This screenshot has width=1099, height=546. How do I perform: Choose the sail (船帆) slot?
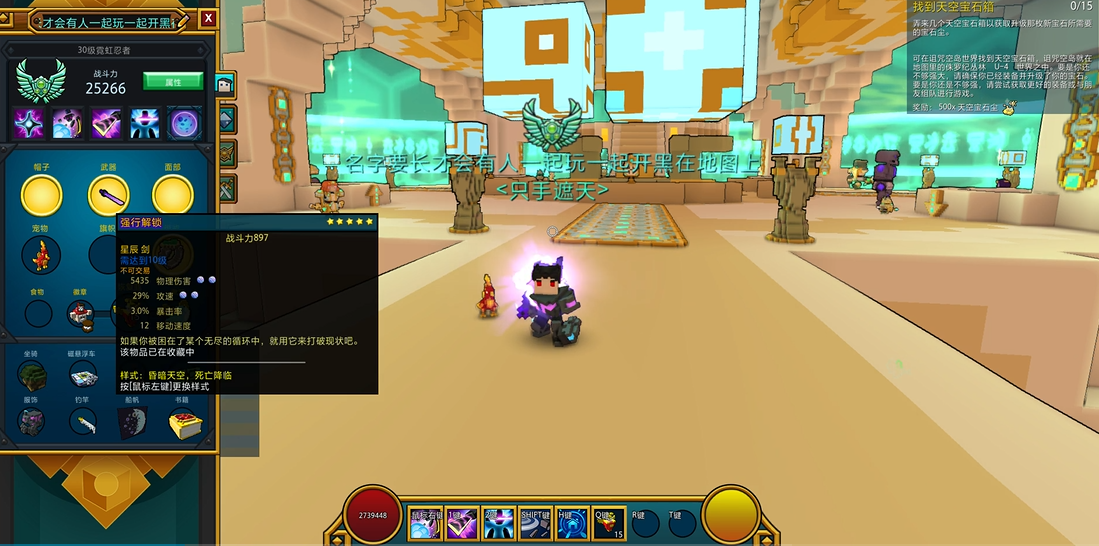(133, 422)
